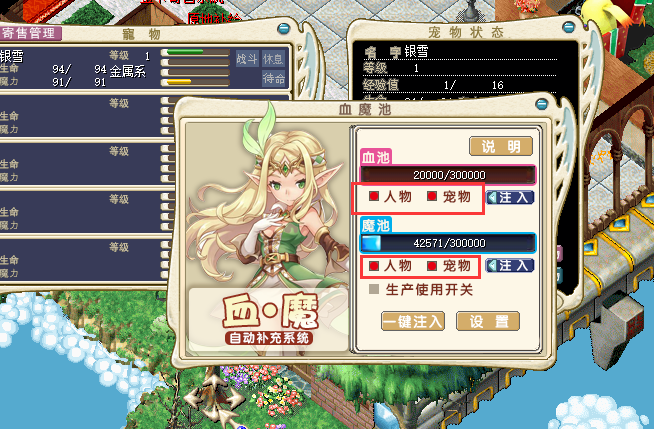The width and height of the screenshot is (654, 429).
Task: Set pet 银雪 to 休息 mode
Action: pos(273,58)
